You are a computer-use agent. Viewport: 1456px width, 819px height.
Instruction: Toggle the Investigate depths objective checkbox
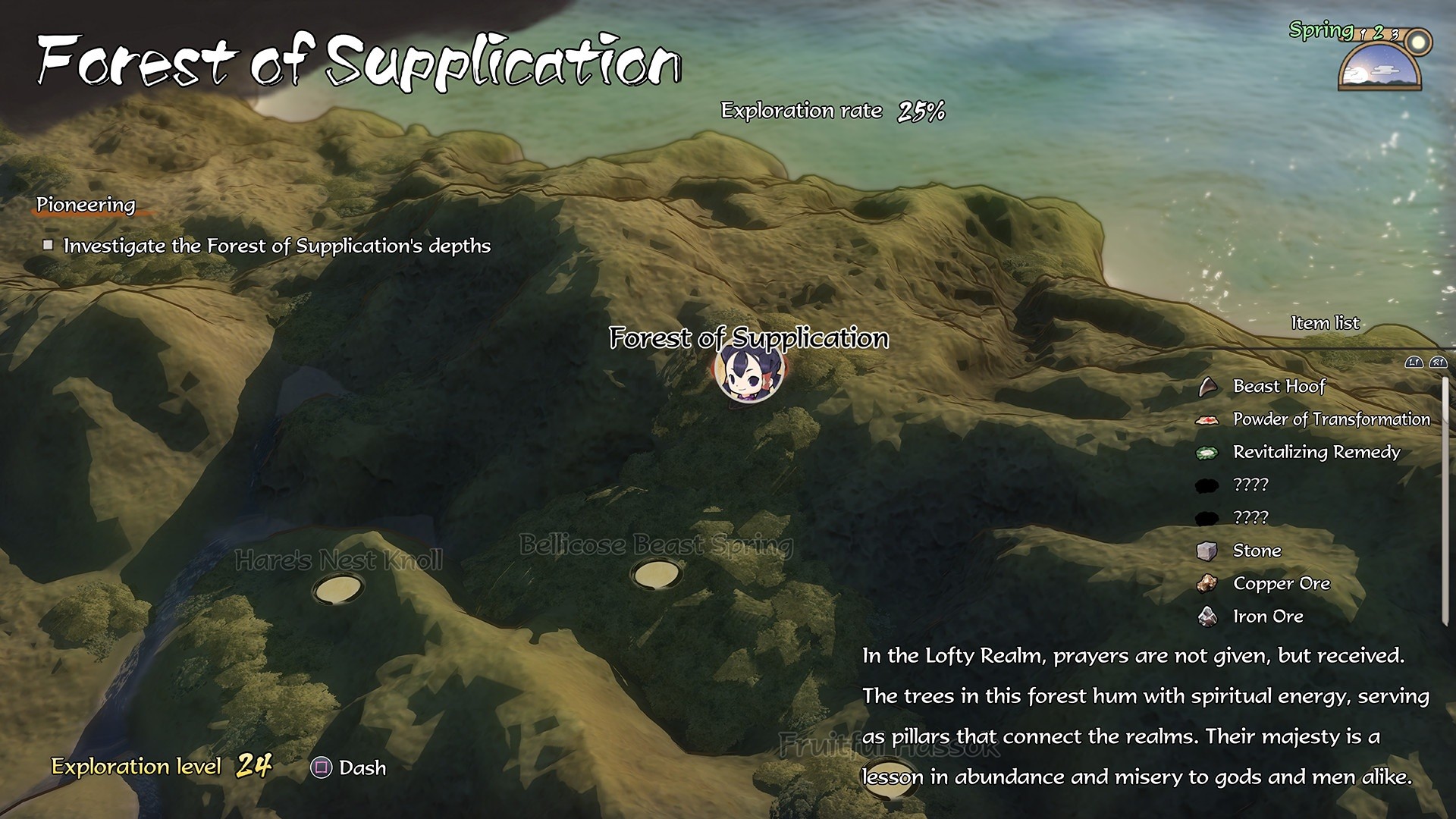click(x=49, y=245)
